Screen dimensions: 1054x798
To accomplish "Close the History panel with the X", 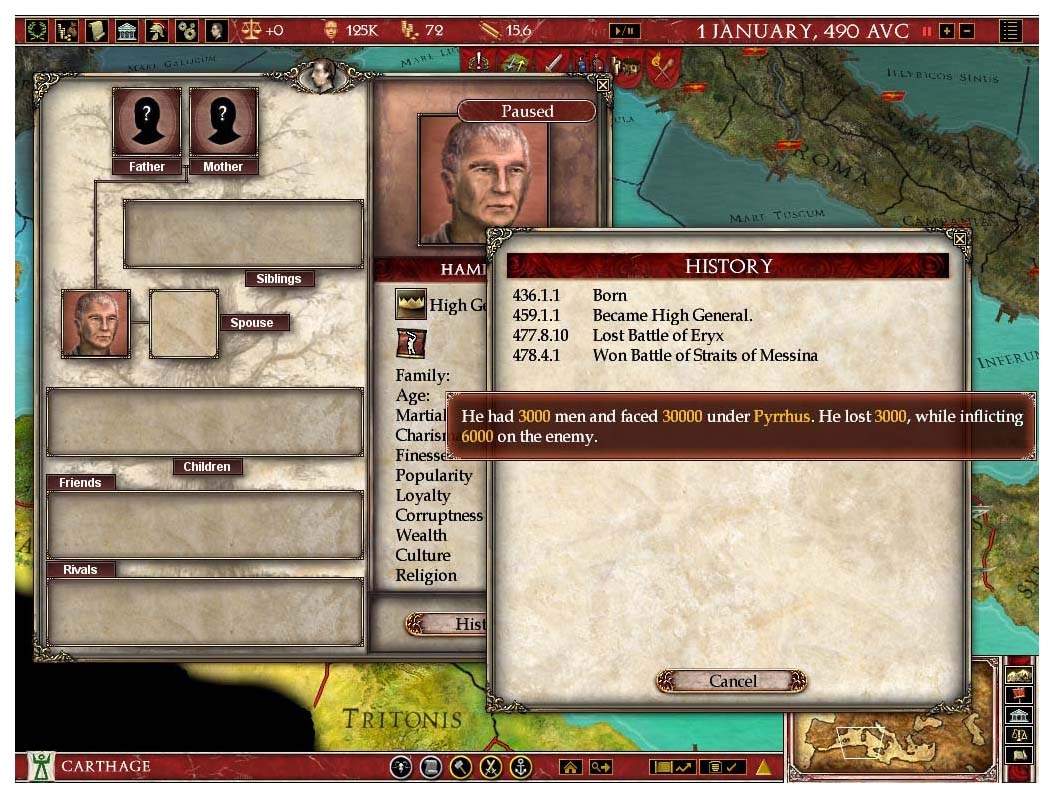I will 960,239.
